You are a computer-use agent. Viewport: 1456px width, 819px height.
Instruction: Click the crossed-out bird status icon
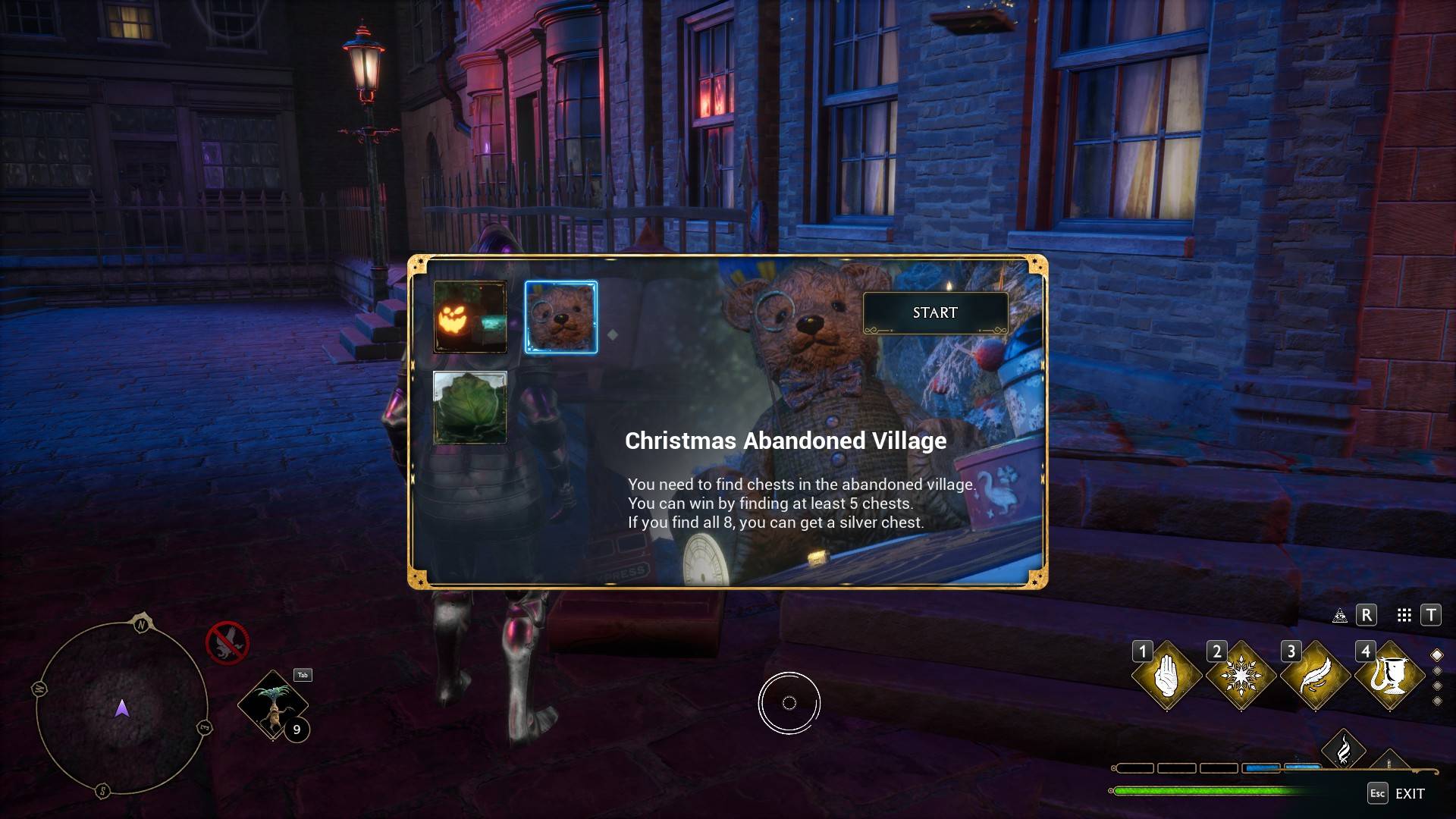[227, 642]
